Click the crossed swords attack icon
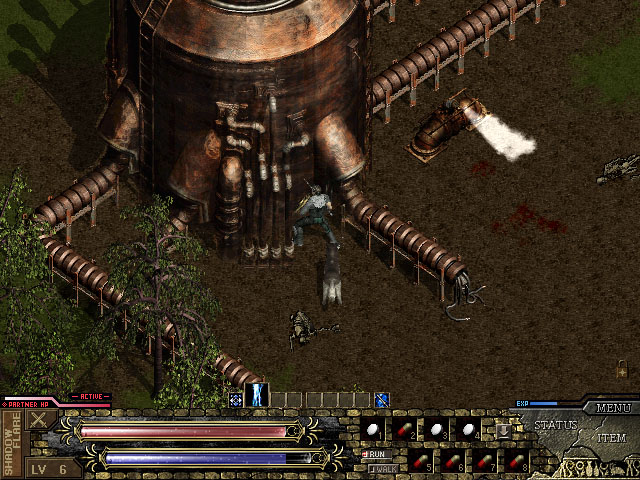This screenshot has width=640, height=480. coord(40,420)
